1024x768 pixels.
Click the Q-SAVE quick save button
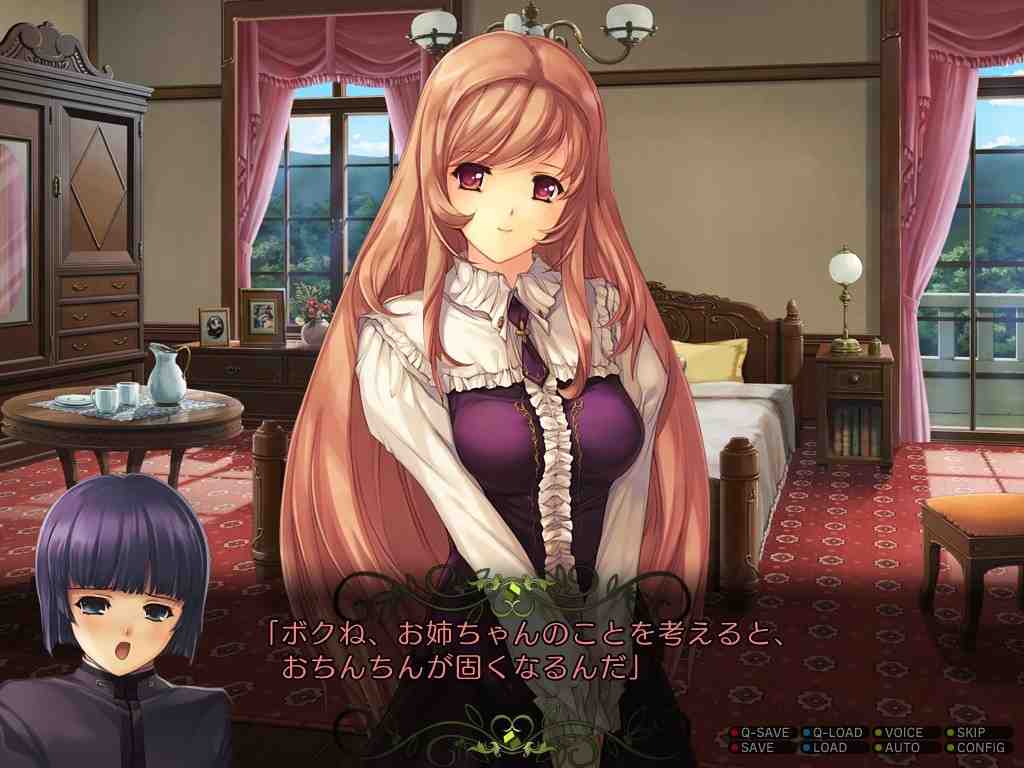[x=763, y=732]
